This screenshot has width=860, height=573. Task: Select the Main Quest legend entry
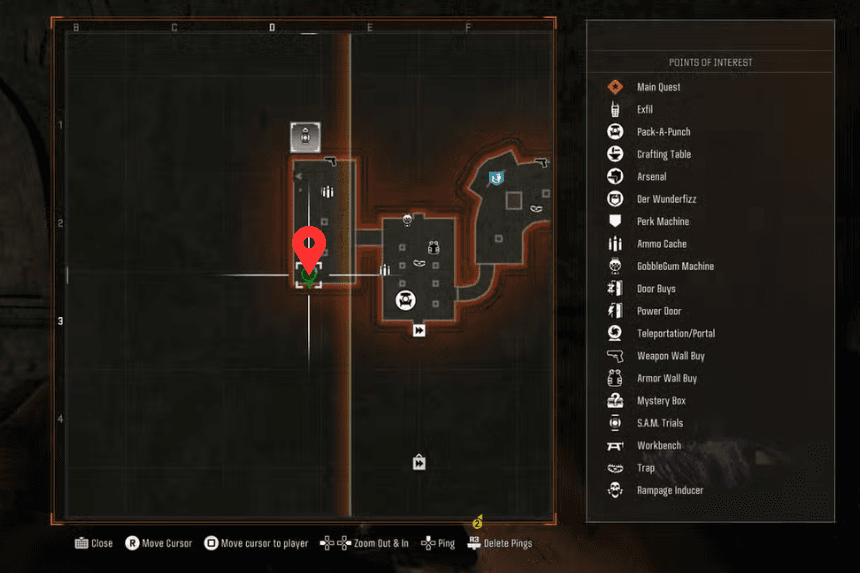click(658, 87)
